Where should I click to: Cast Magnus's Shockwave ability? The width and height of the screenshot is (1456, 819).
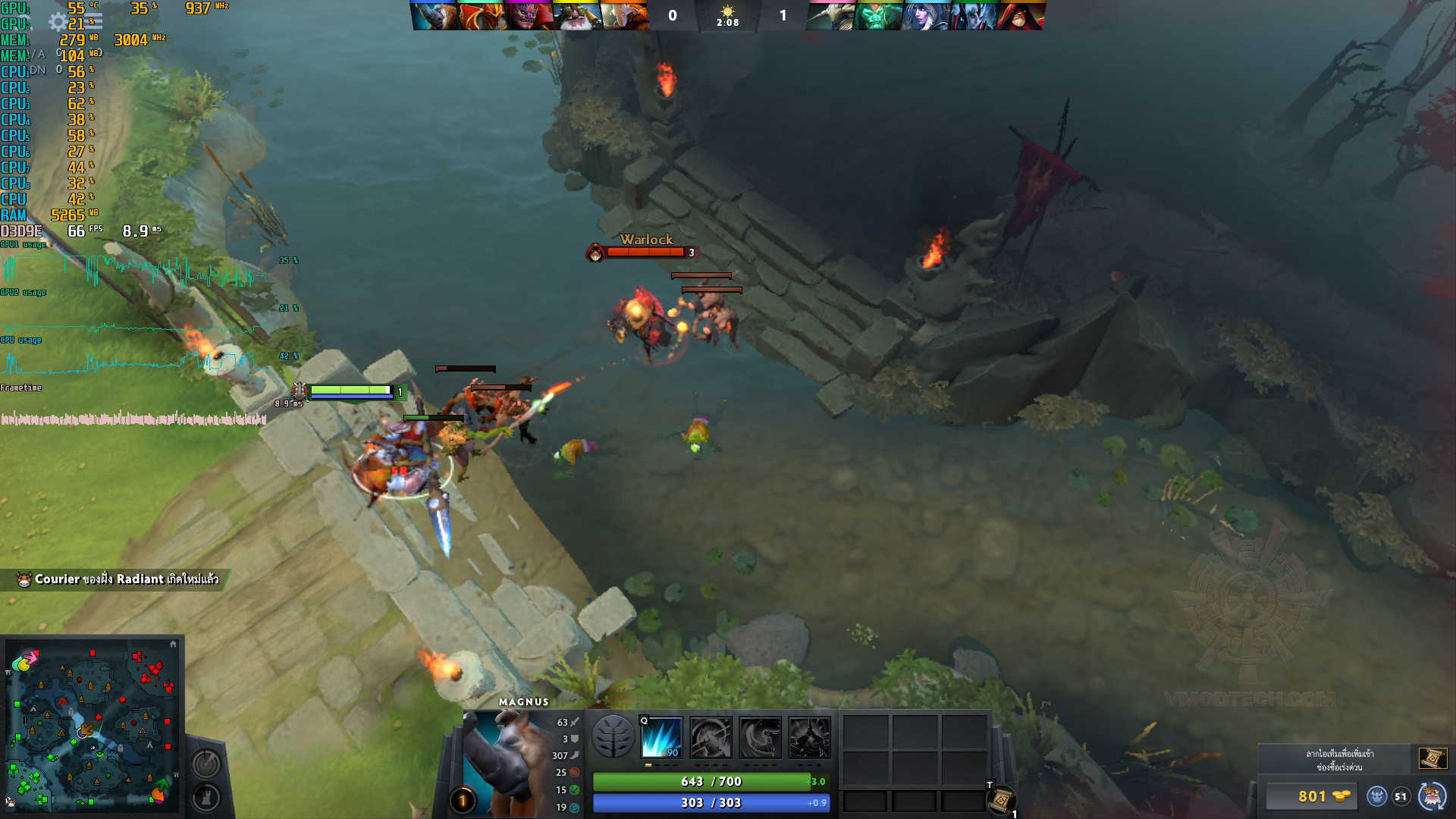coord(662,738)
